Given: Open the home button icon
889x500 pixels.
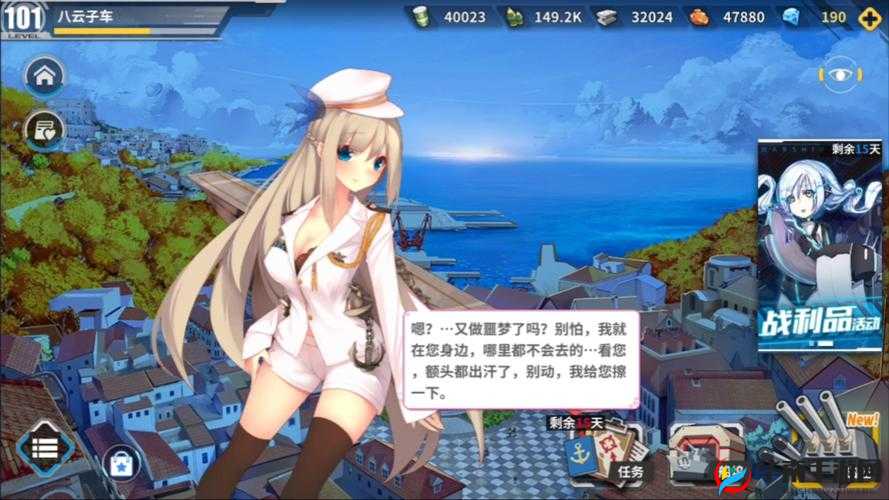Looking at the screenshot, I should pos(44,75).
